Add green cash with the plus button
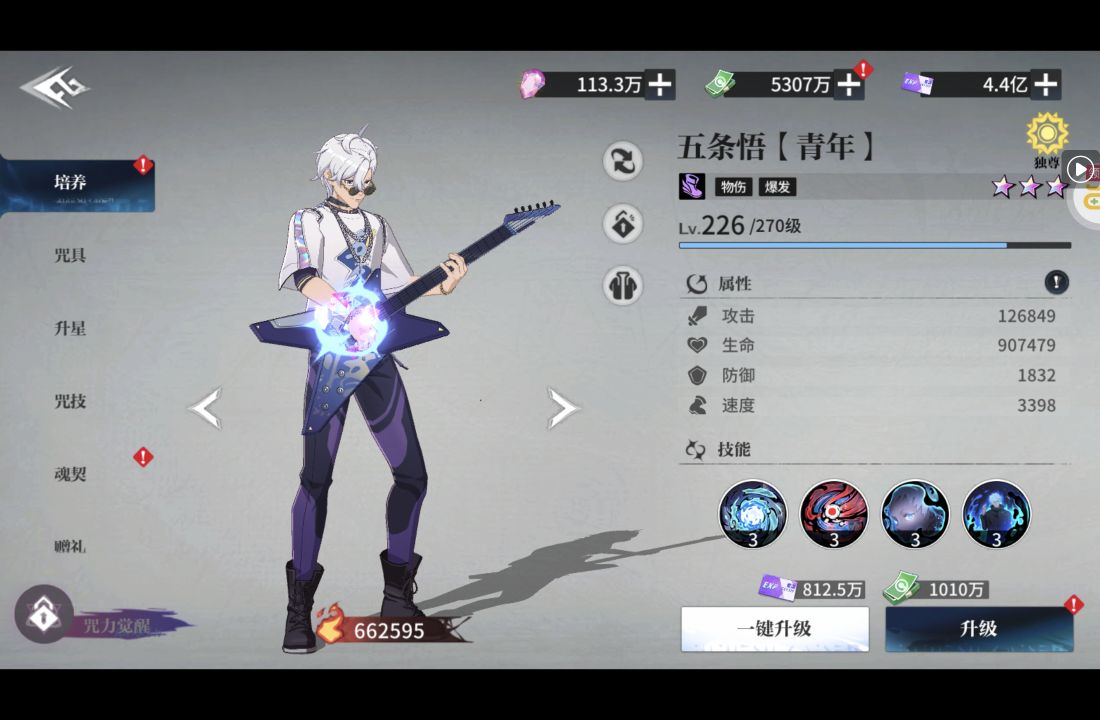The height and width of the screenshot is (720, 1100). point(848,85)
